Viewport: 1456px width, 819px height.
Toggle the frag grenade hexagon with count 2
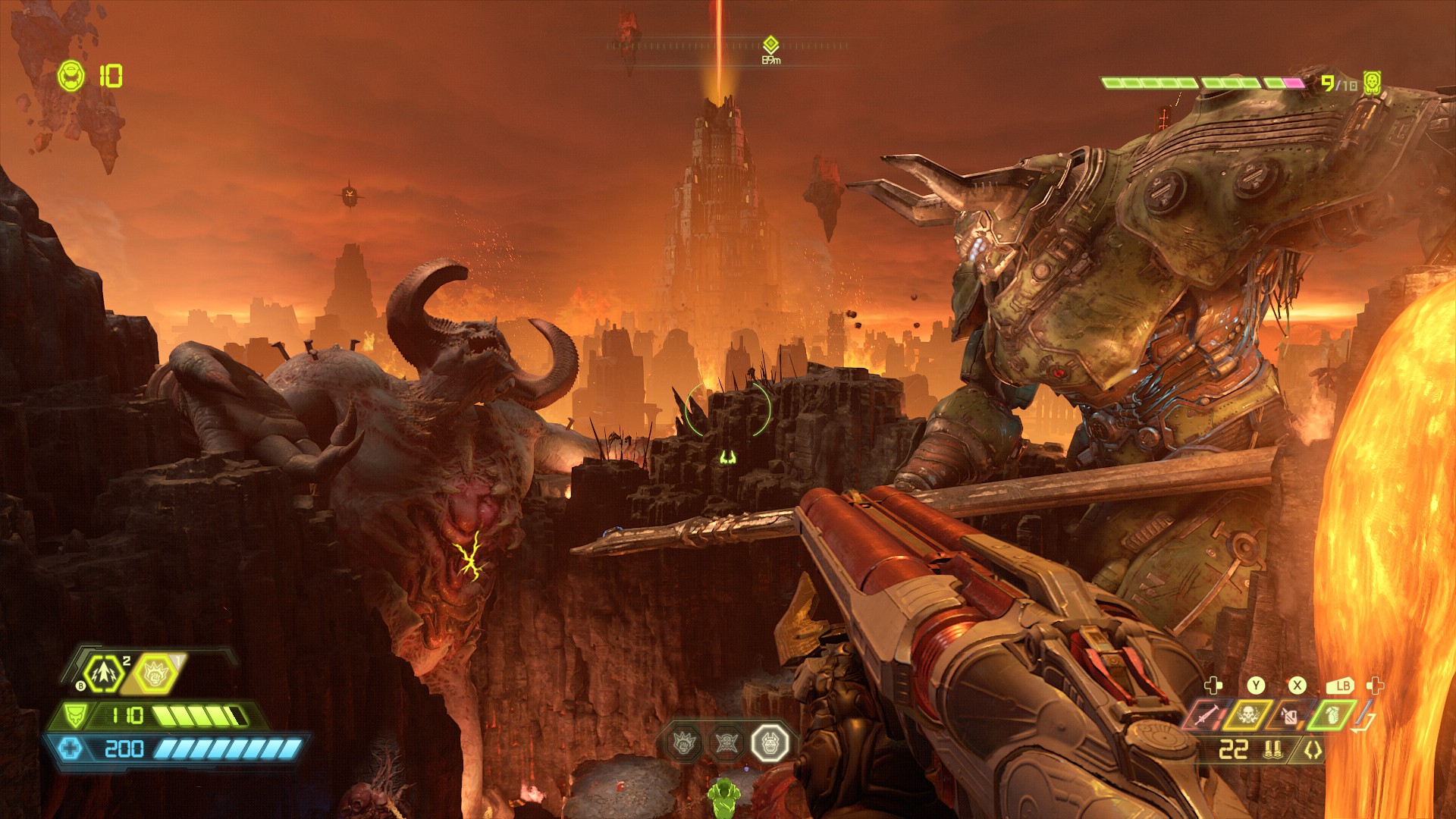coord(104,673)
